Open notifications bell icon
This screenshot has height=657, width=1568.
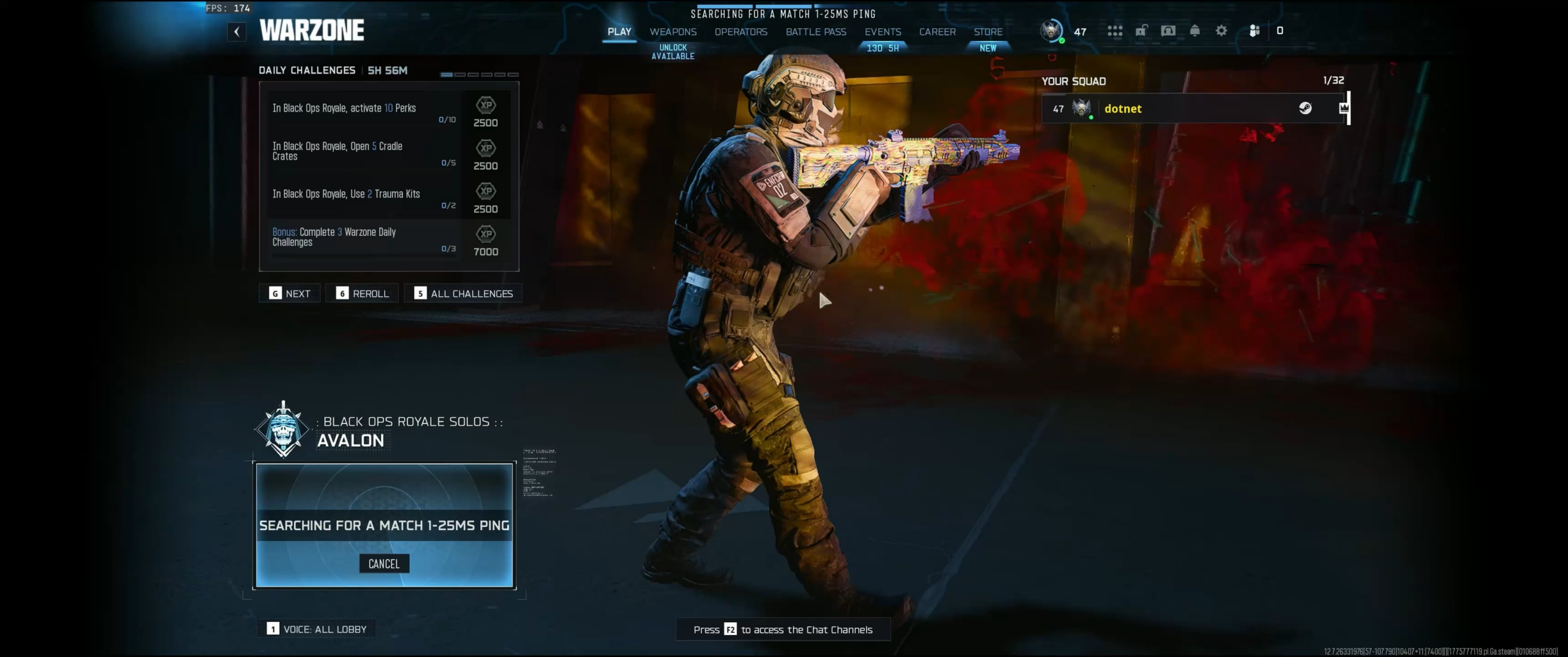pos(1194,31)
